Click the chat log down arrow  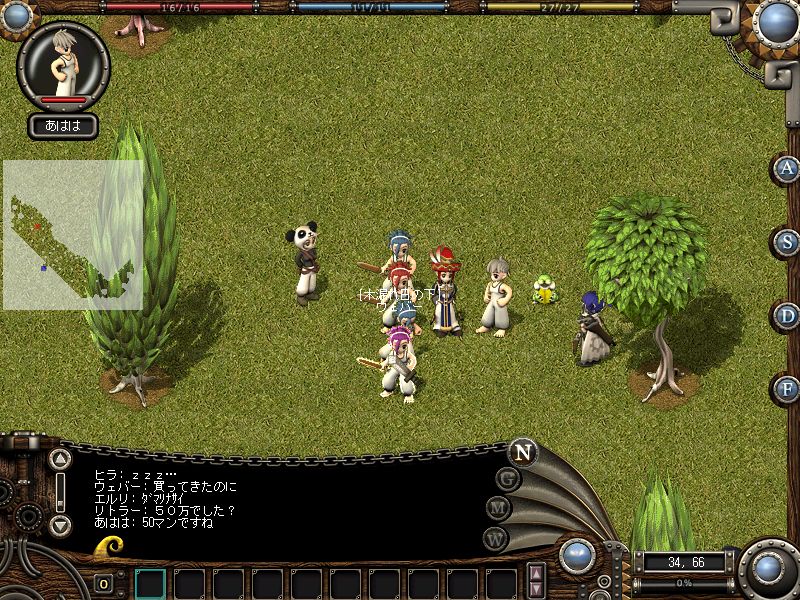pos(60,525)
